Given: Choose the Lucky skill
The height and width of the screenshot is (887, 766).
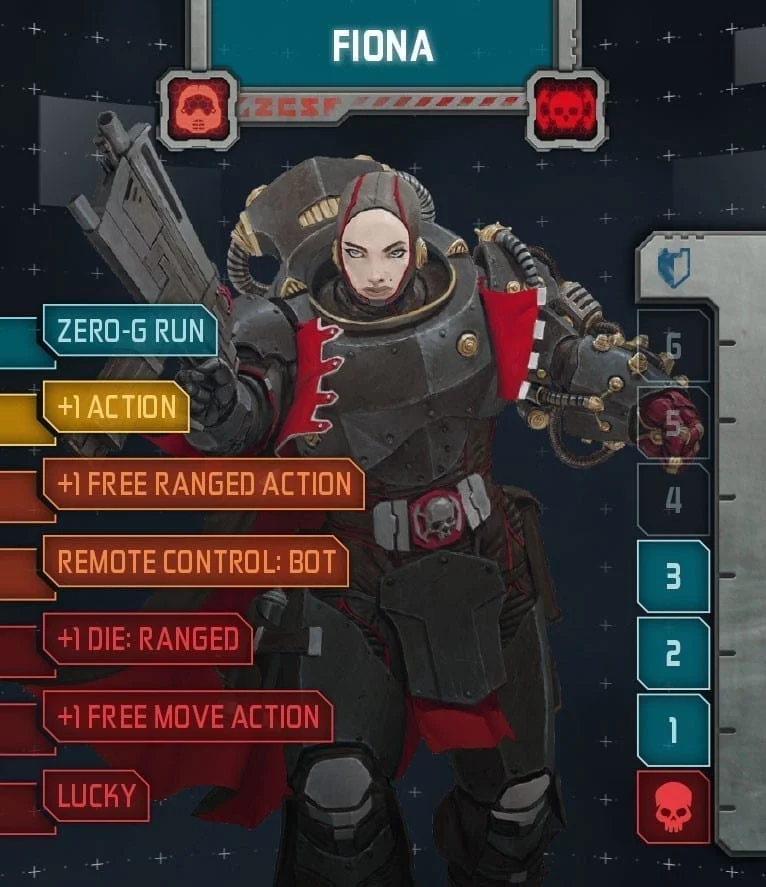Looking at the screenshot, I should tap(96, 795).
